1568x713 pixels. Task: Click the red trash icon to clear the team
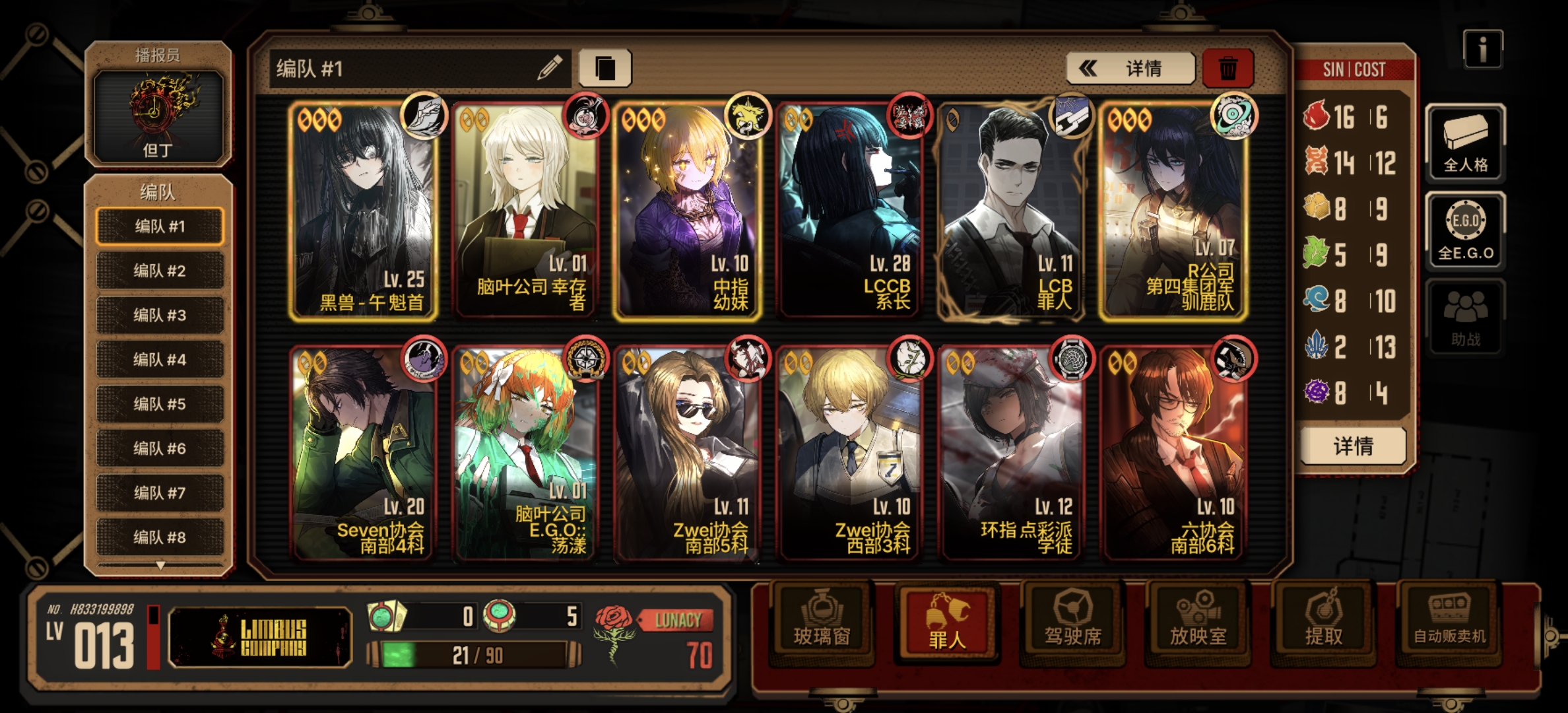coord(1228,68)
